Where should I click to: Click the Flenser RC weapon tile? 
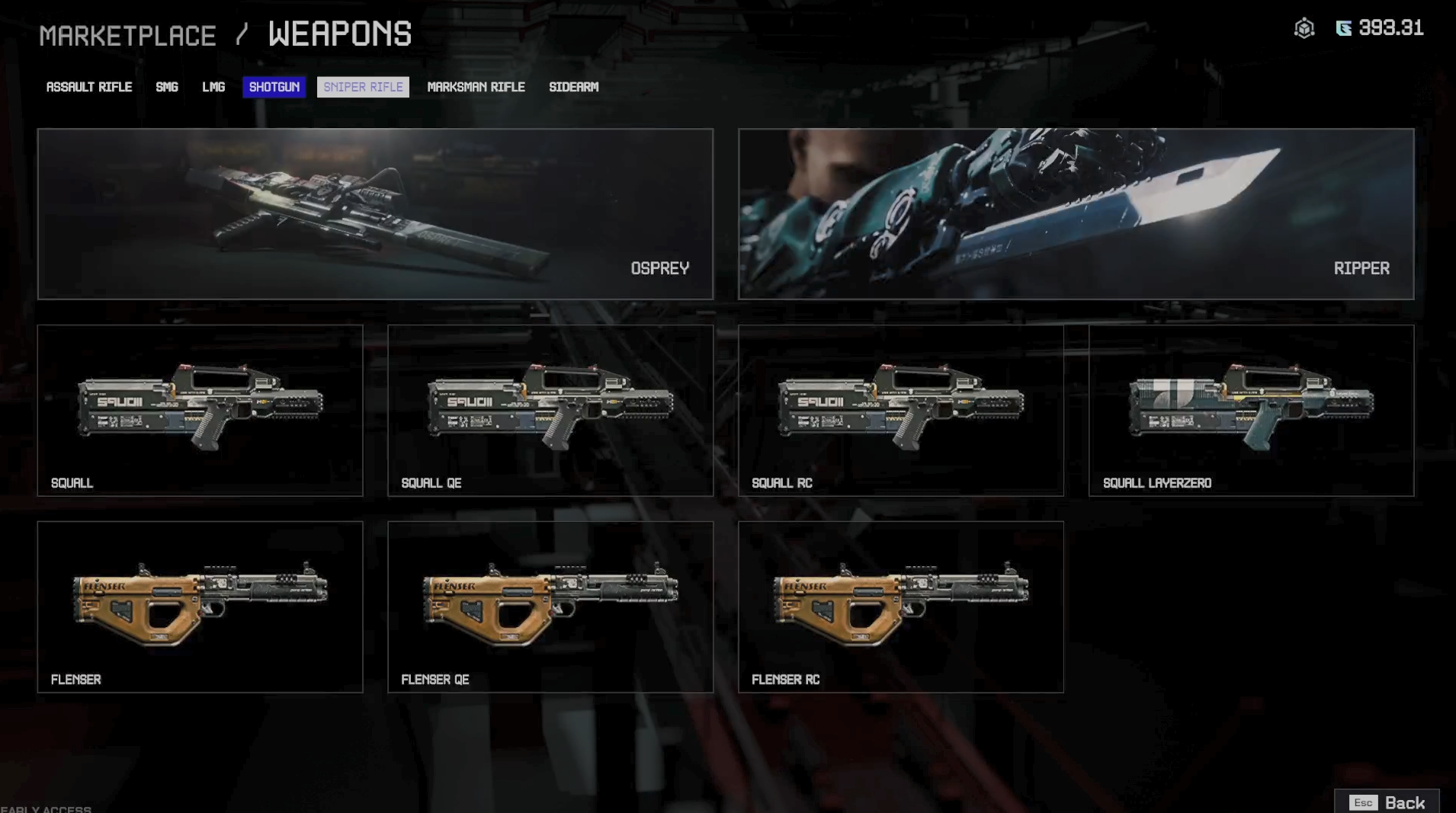tap(900, 607)
